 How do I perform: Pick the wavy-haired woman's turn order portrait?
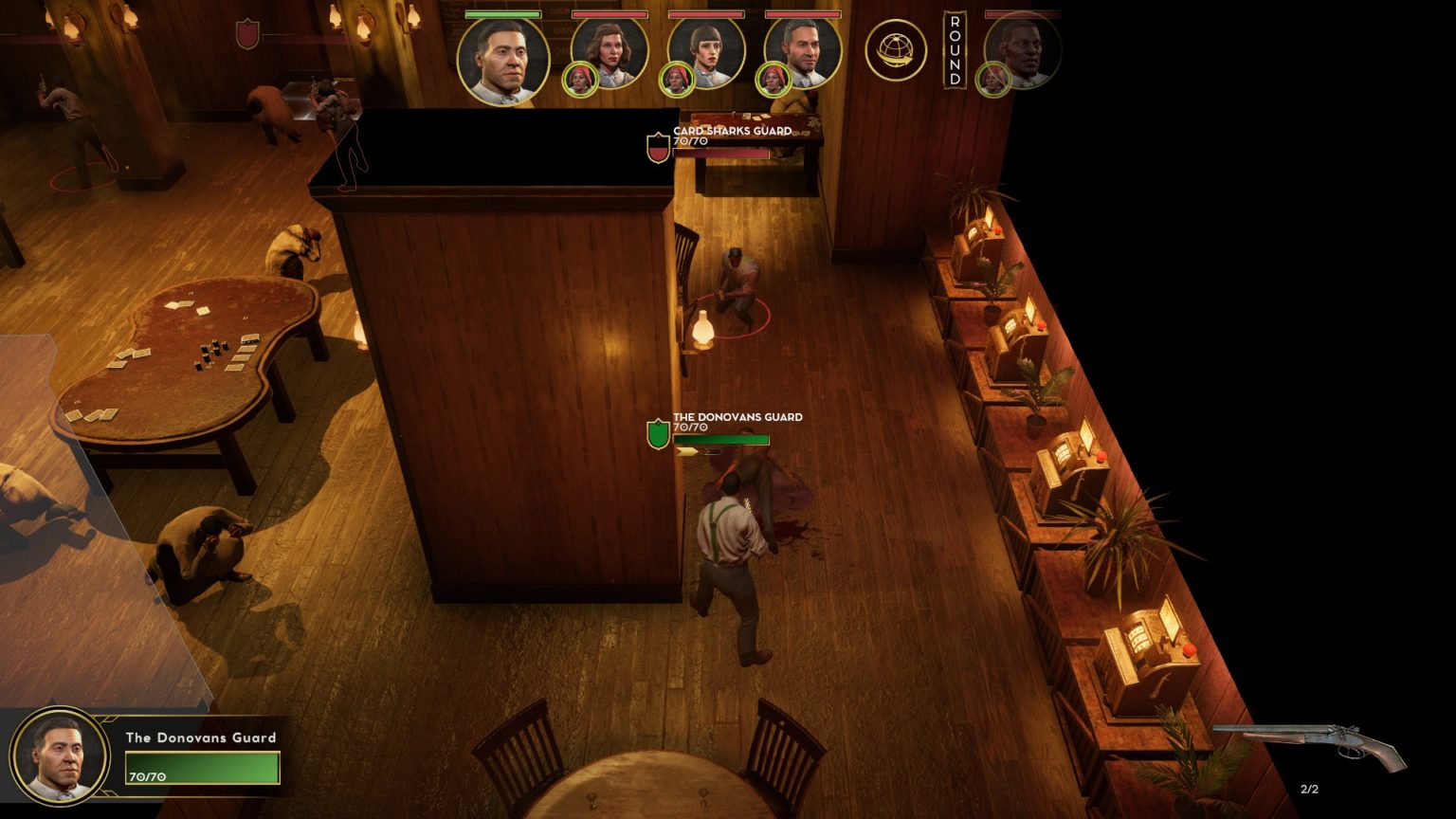click(x=610, y=53)
